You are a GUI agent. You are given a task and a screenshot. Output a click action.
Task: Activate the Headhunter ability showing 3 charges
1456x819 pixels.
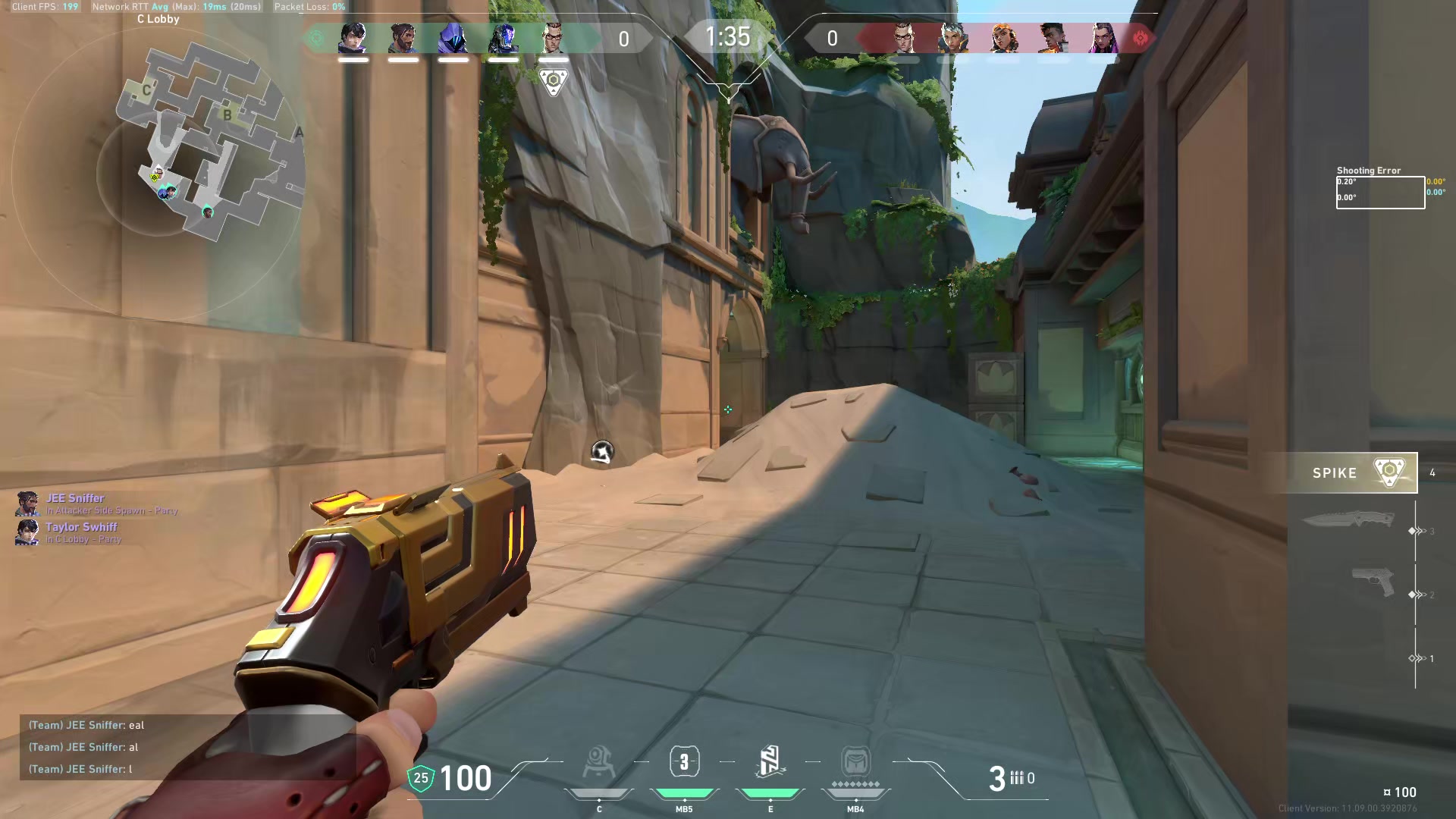684,763
